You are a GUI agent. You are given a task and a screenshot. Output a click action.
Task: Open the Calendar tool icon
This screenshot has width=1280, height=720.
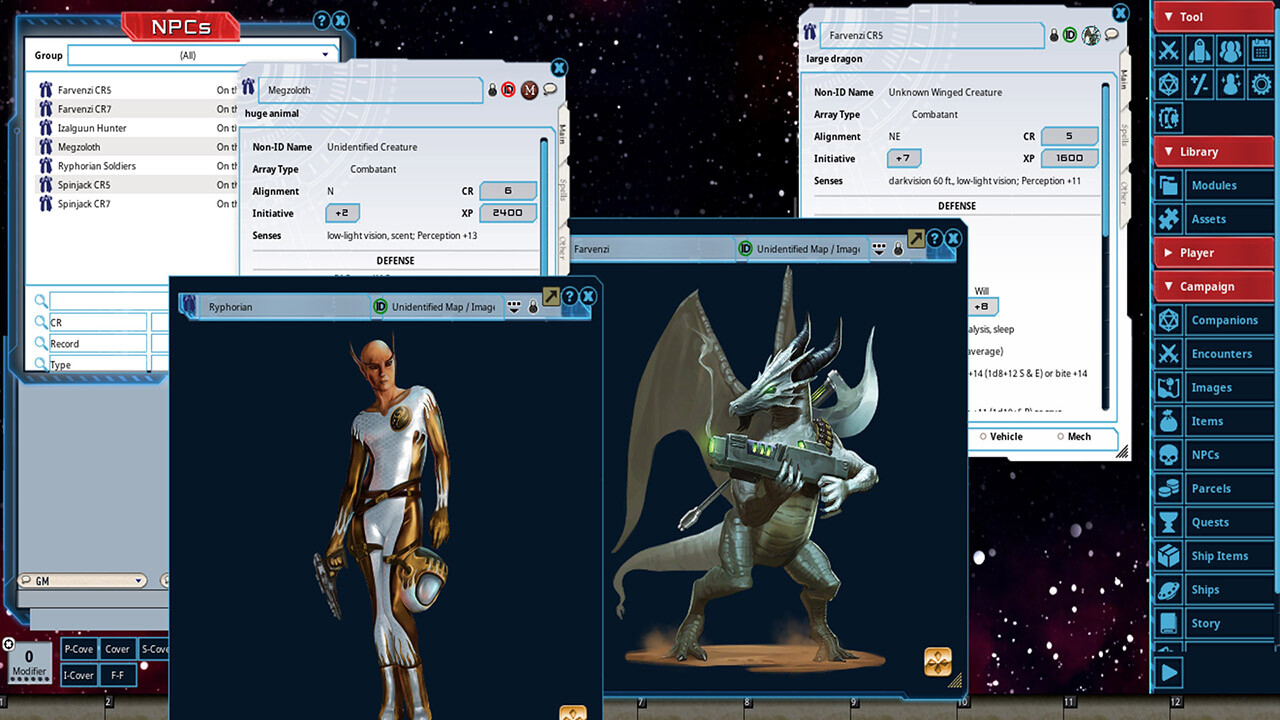point(1261,51)
